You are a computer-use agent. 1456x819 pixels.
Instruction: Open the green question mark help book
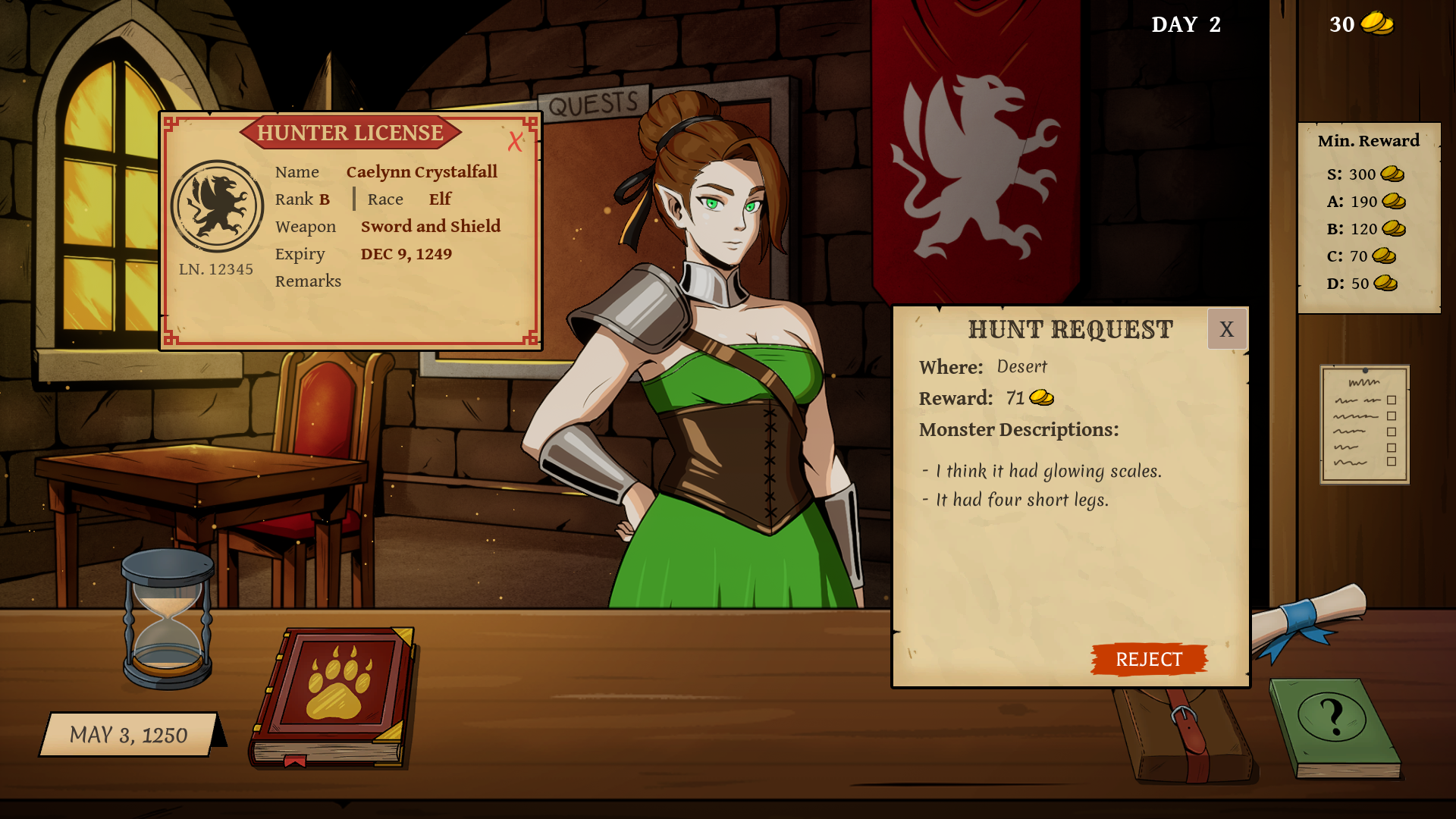1335,726
